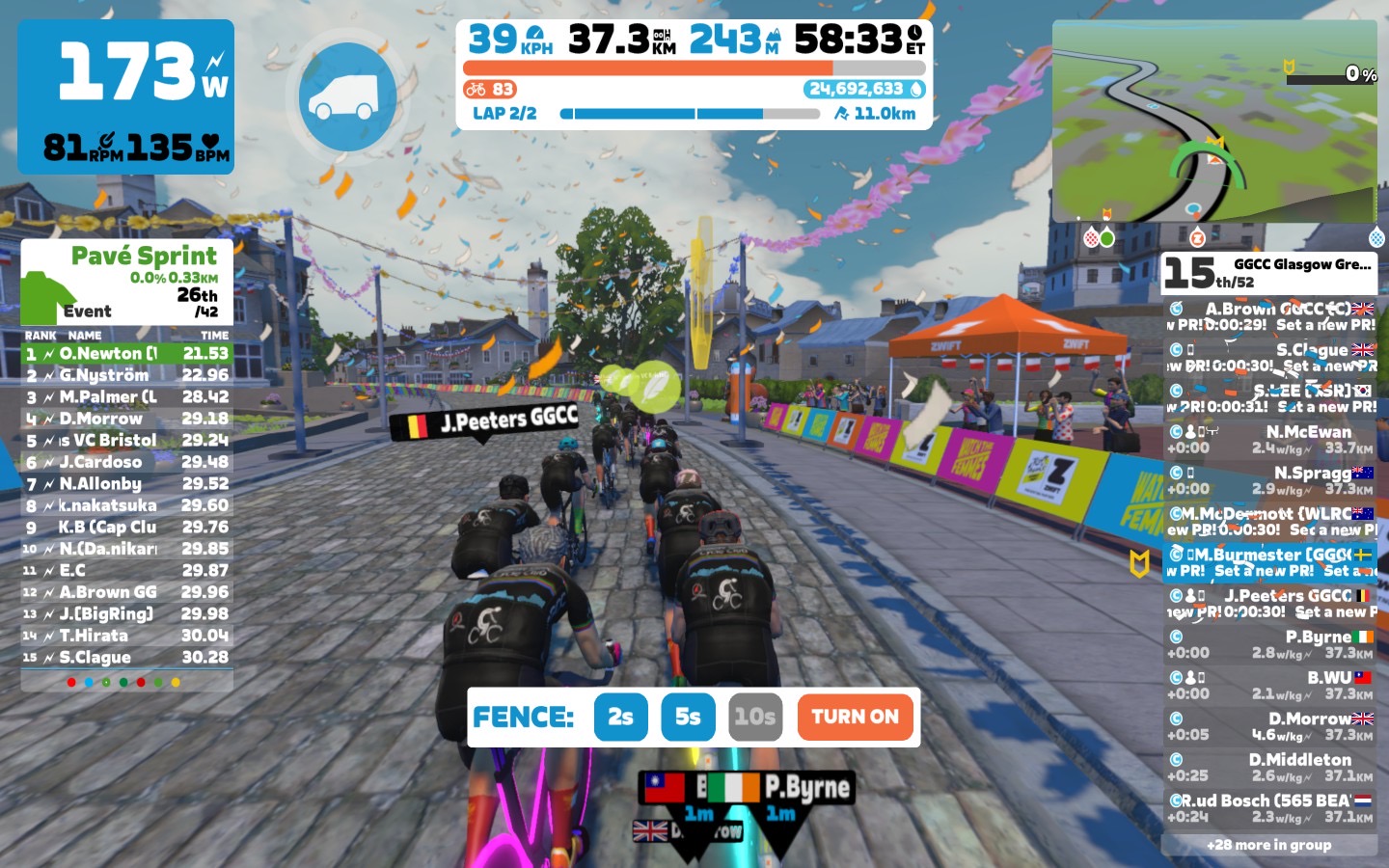This screenshot has width=1389, height=868.
Task: Select the 10s fence option
Action: click(754, 717)
